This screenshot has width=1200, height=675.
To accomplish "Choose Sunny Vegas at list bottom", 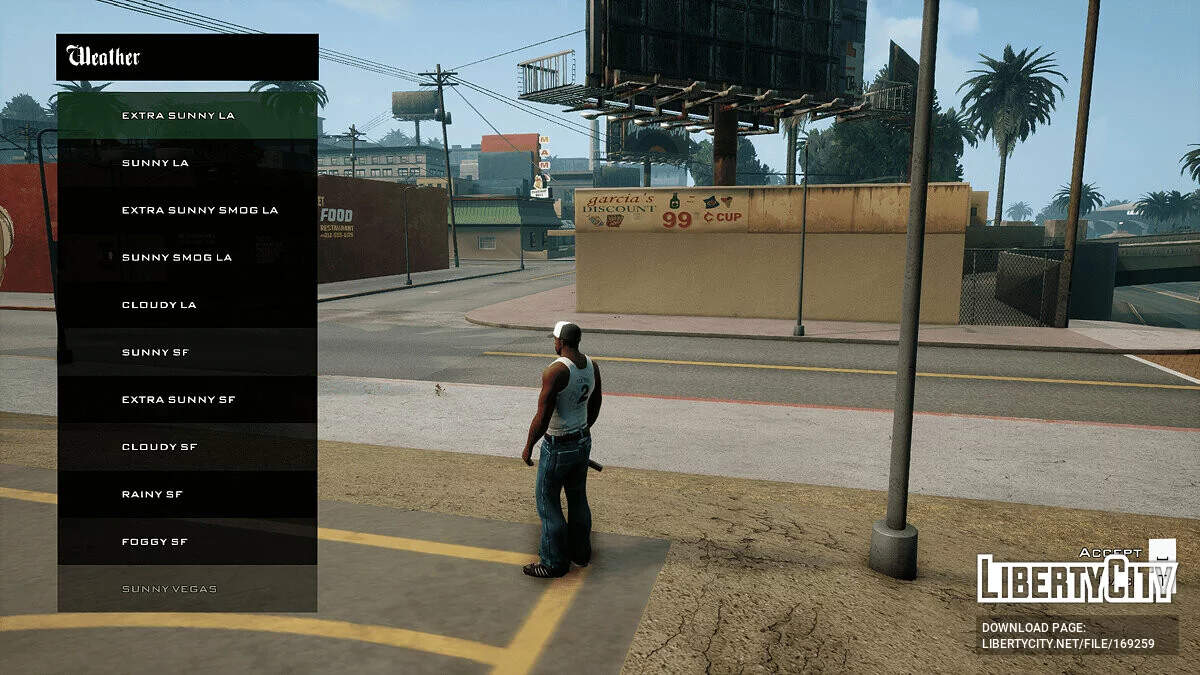I will (x=187, y=588).
